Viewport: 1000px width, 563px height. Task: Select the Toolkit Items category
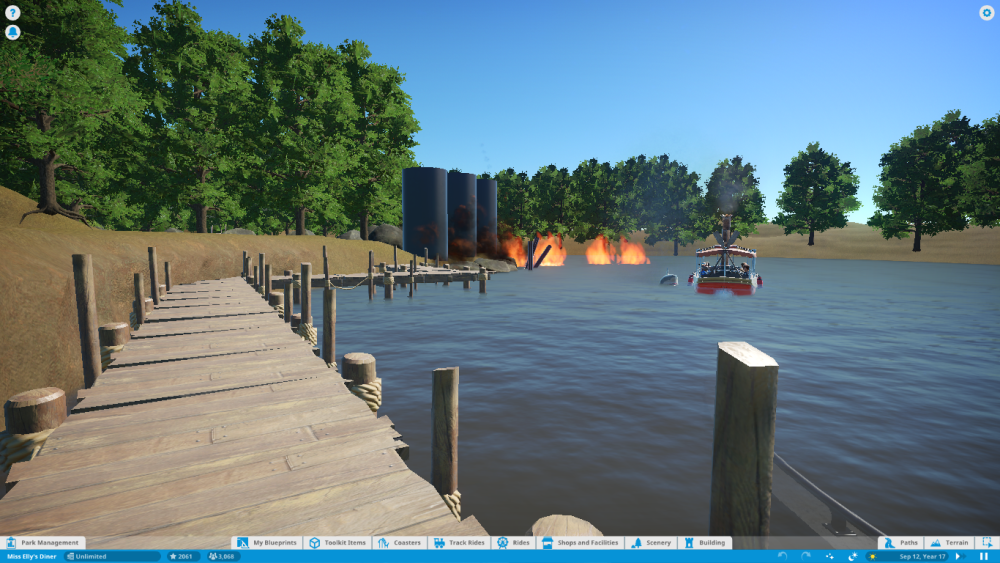[338, 543]
